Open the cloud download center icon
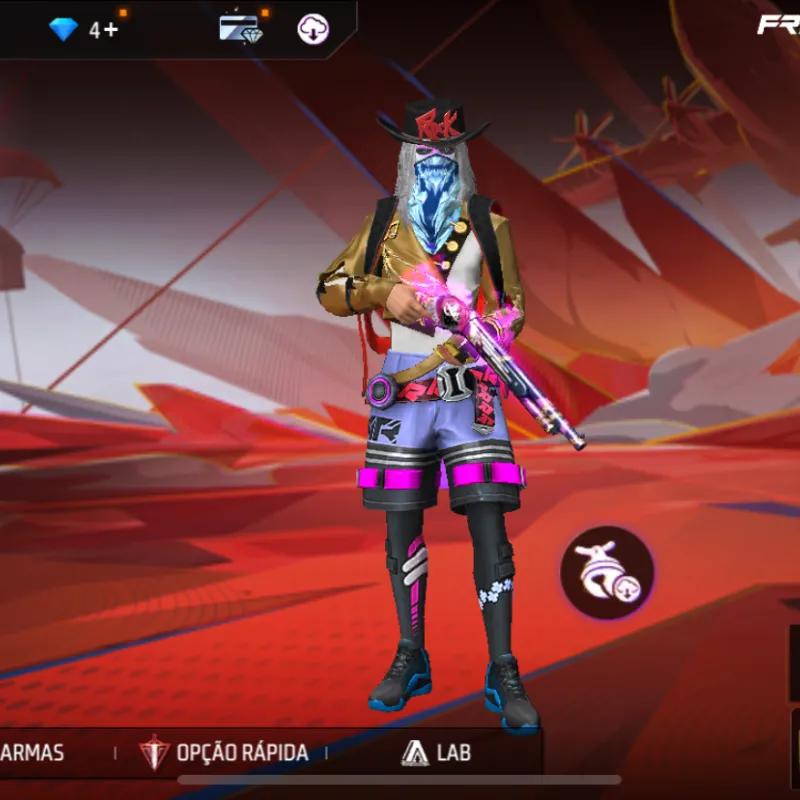Image resolution: width=800 pixels, height=800 pixels. pos(313,29)
